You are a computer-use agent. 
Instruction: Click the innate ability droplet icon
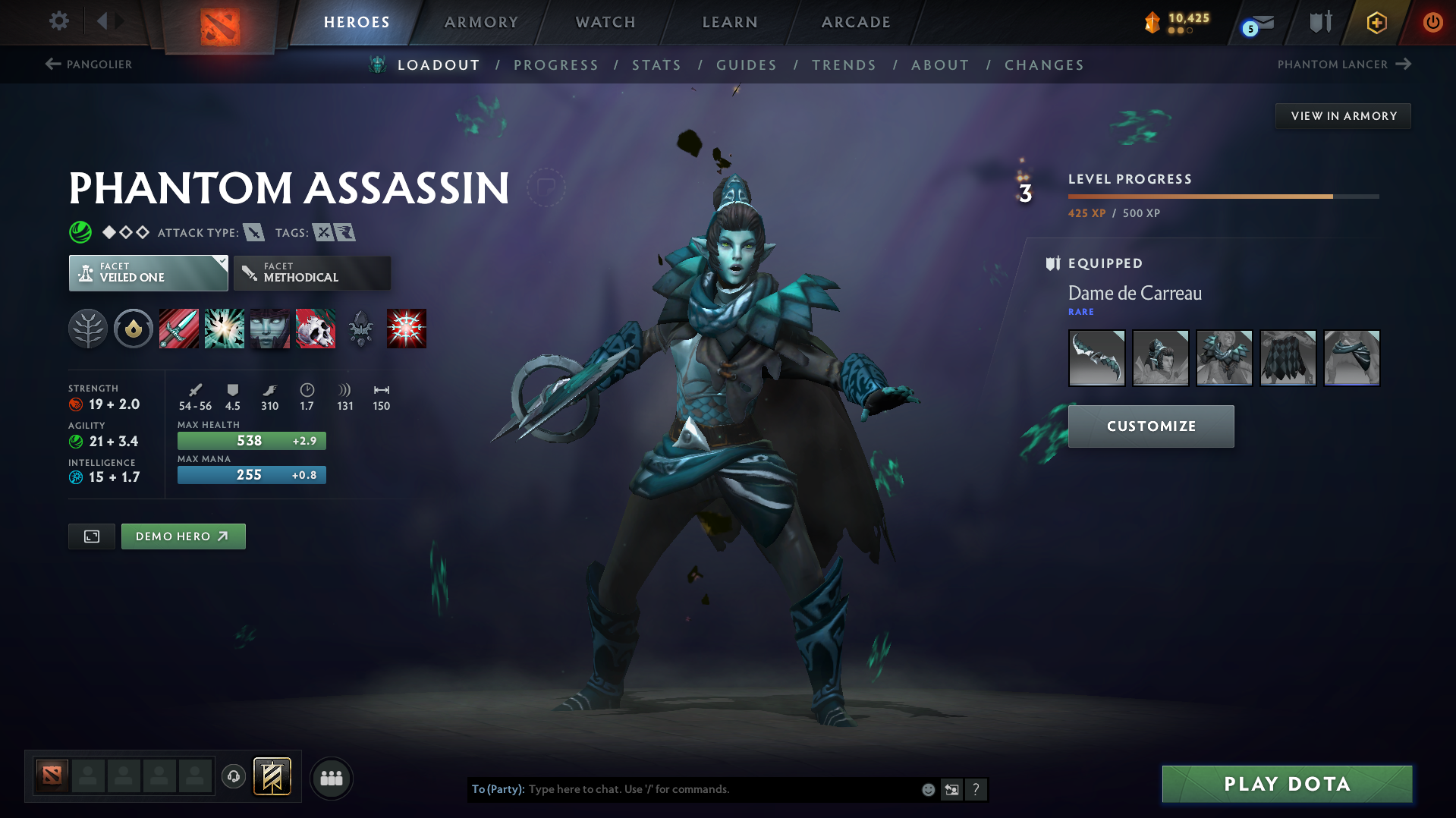tap(134, 329)
